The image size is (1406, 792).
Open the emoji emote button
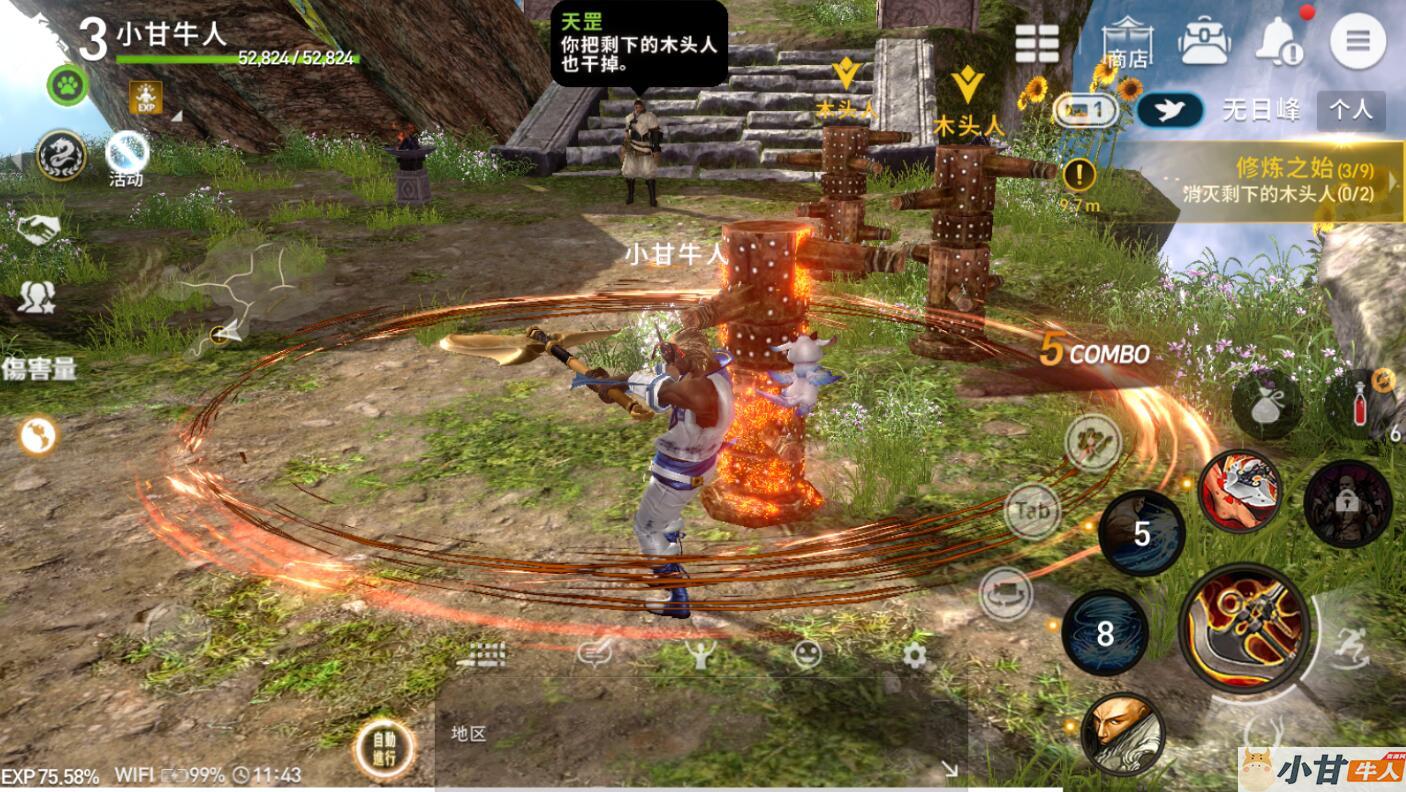(806, 655)
